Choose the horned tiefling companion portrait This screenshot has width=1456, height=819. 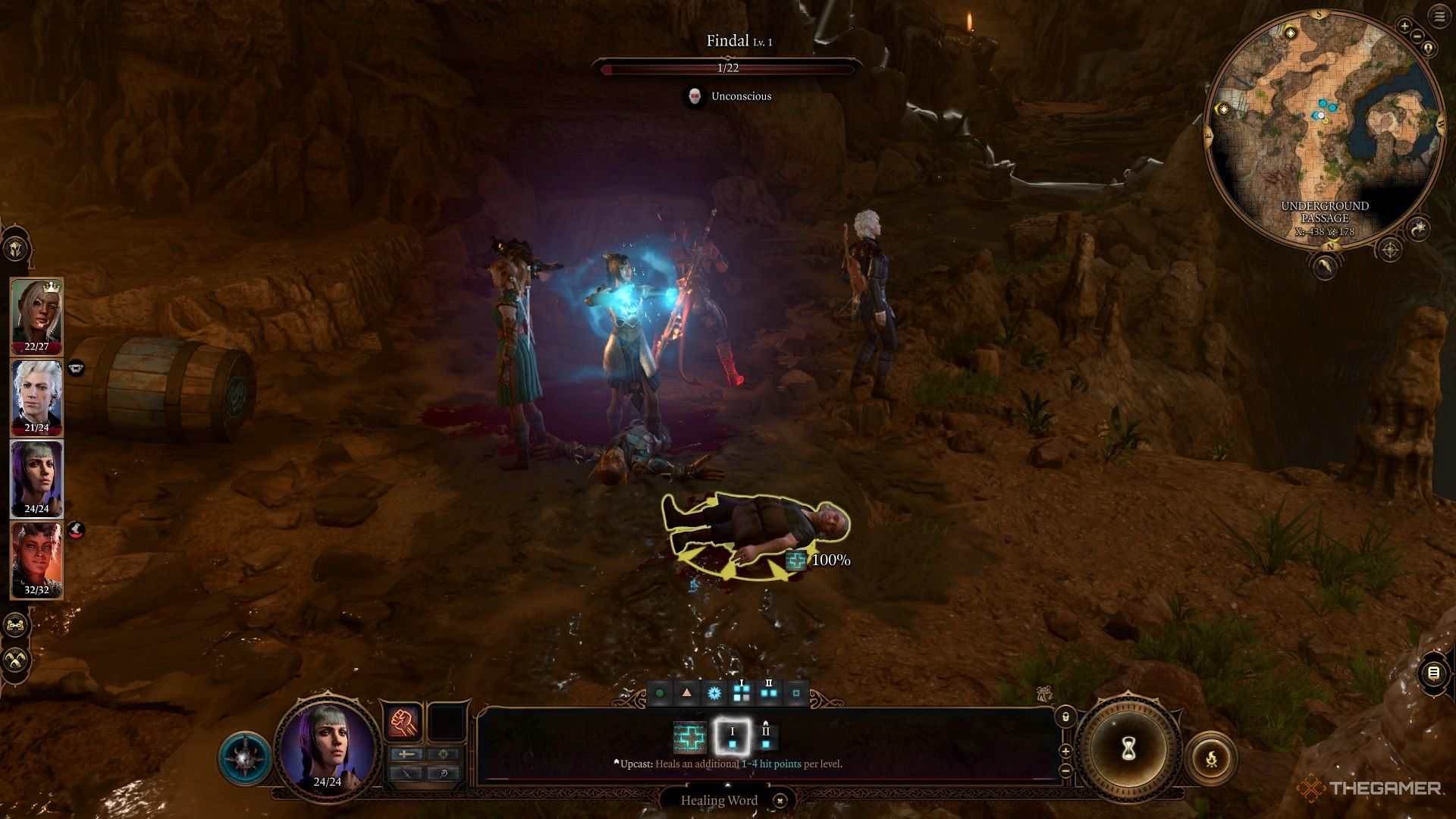coord(36,559)
